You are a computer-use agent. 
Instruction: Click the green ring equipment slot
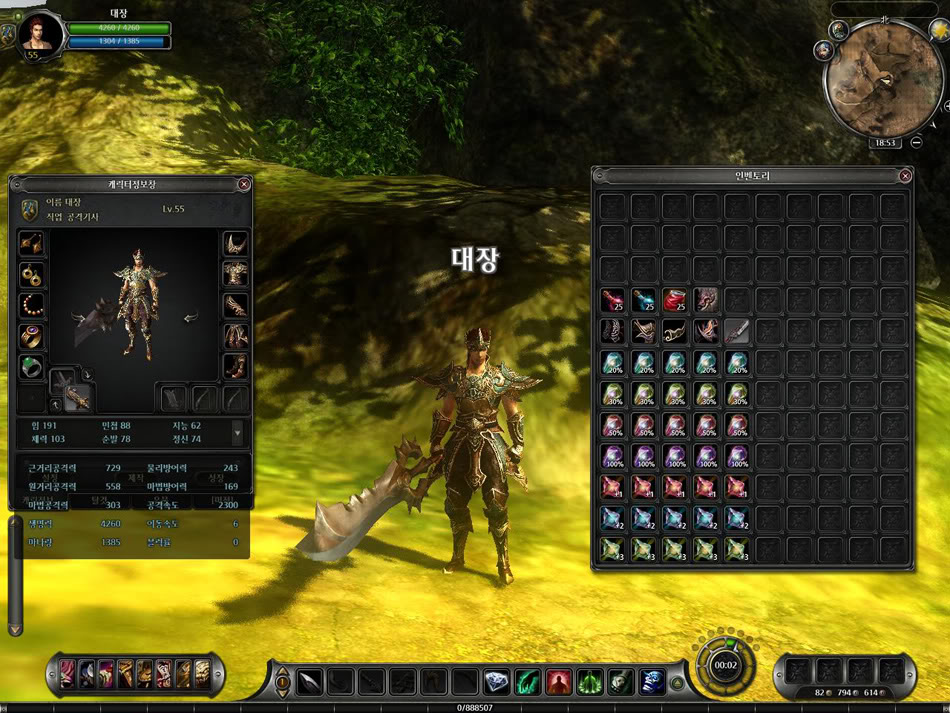(32, 366)
